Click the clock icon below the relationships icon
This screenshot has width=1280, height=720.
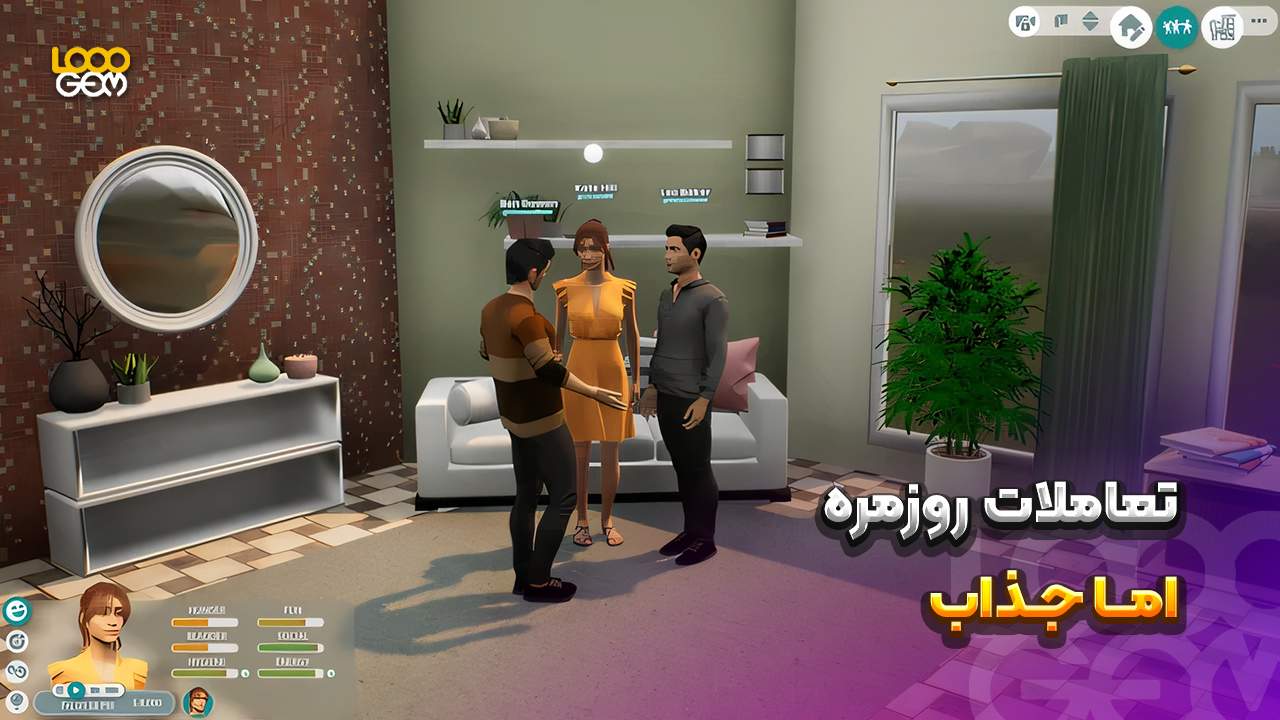pos(16,702)
